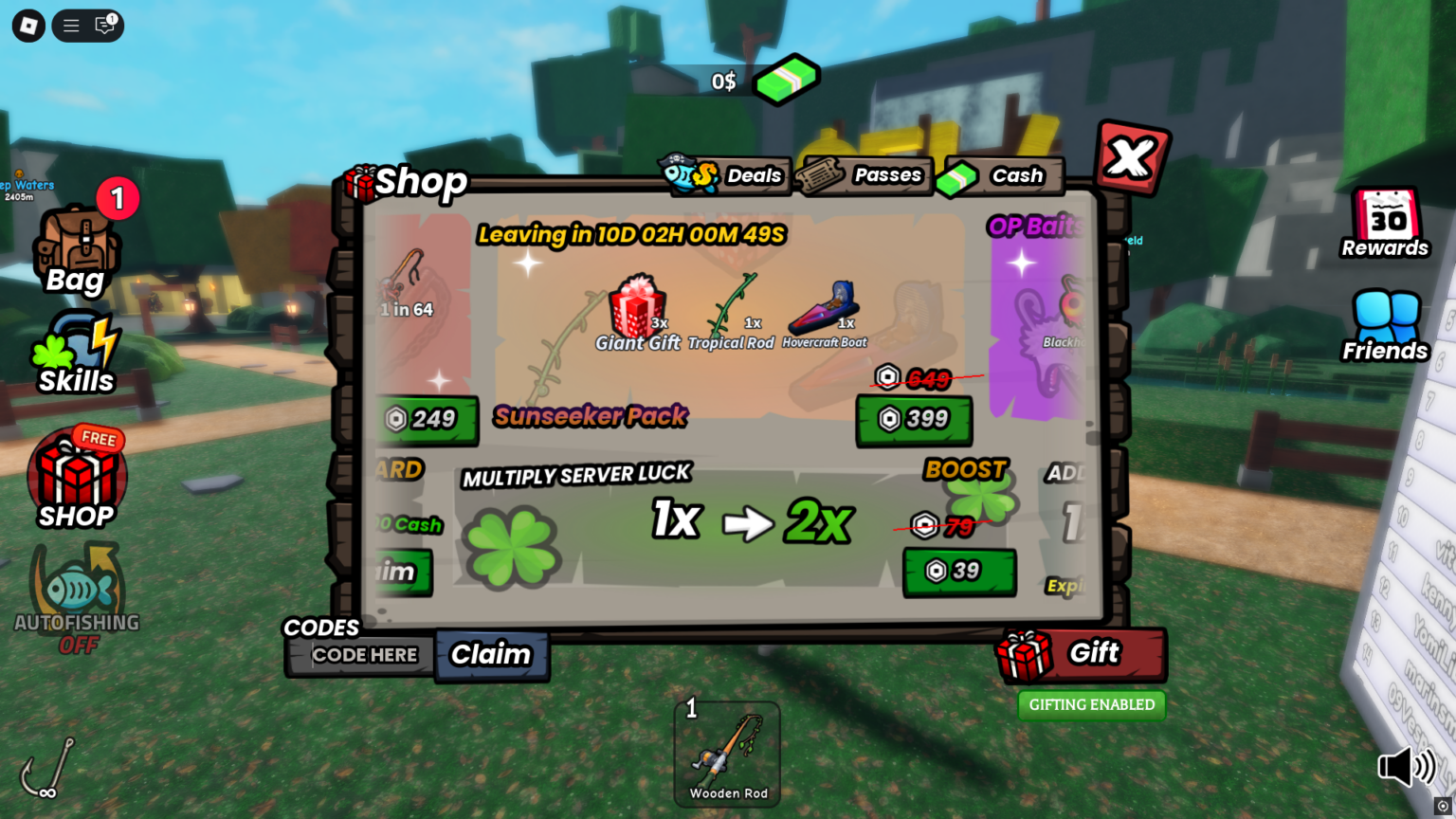The height and width of the screenshot is (819, 1456).
Task: Open the Friends panel
Action: point(1385,322)
